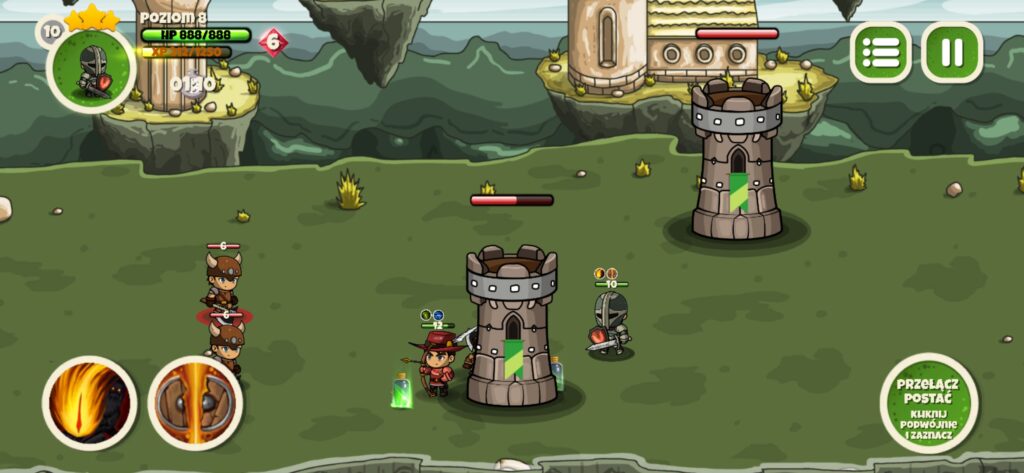Viewport: 1024px width, 473px height.
Task: Tap the Przełącz Postać switch character button
Action: point(929,403)
